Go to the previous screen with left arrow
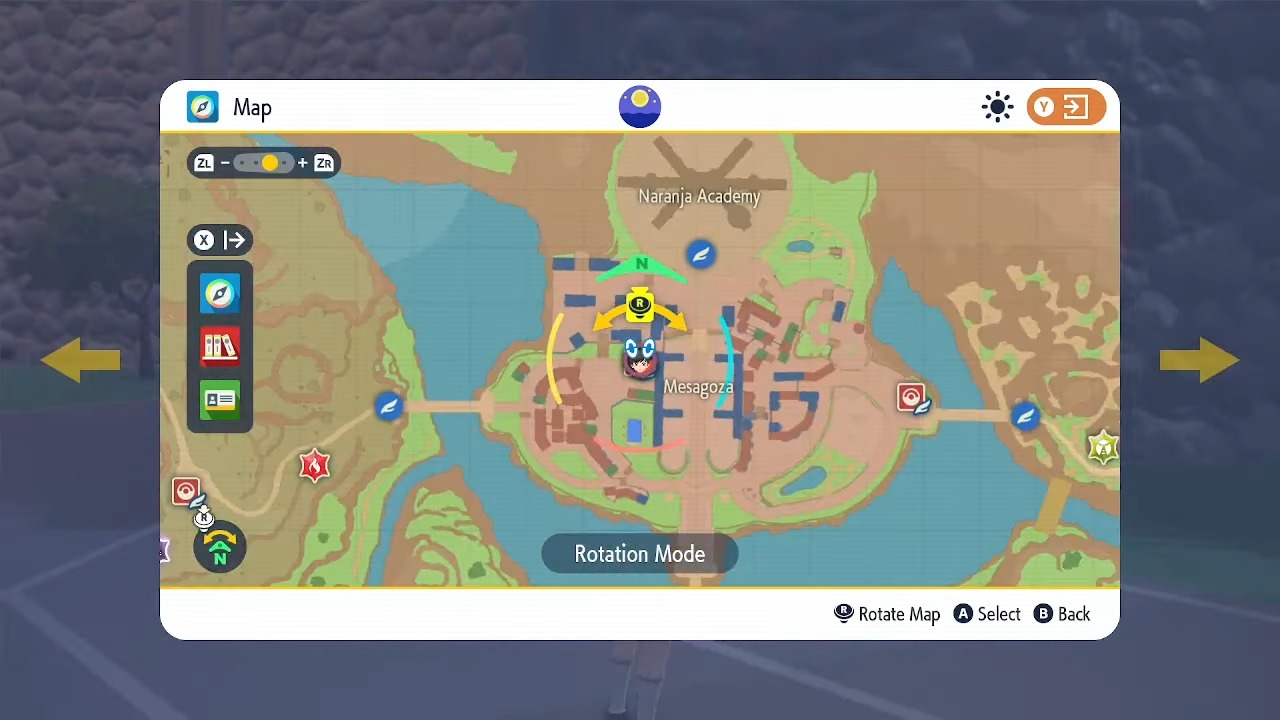 [80, 360]
